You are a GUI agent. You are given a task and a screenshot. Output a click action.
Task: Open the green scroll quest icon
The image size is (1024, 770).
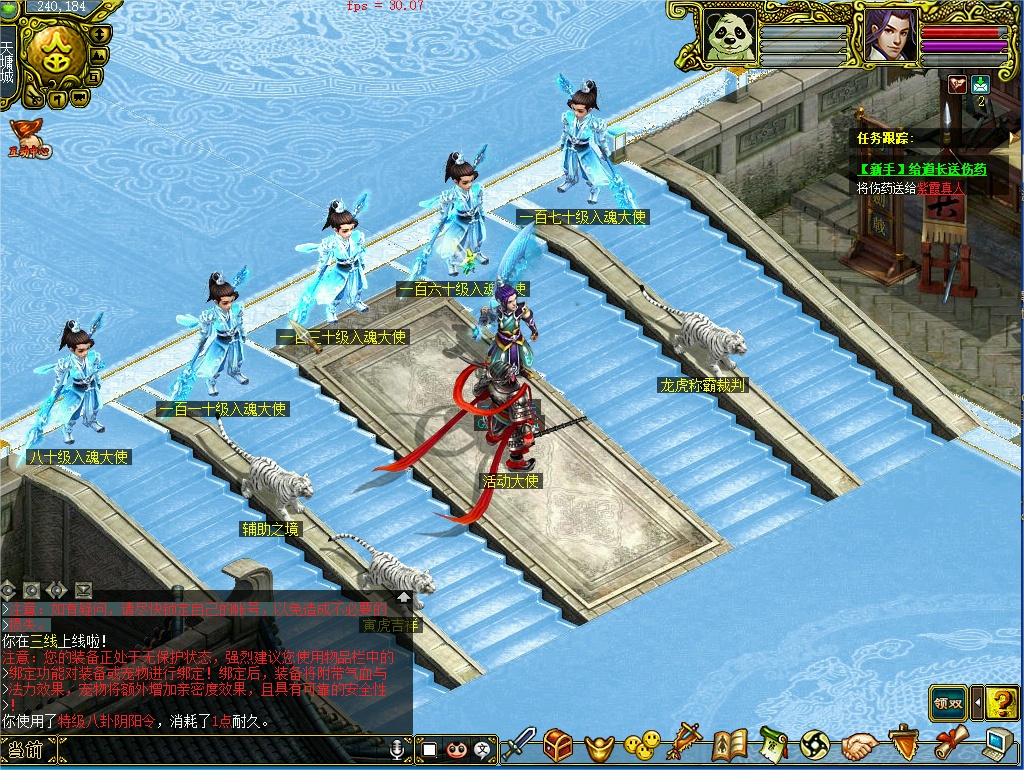pos(772,744)
